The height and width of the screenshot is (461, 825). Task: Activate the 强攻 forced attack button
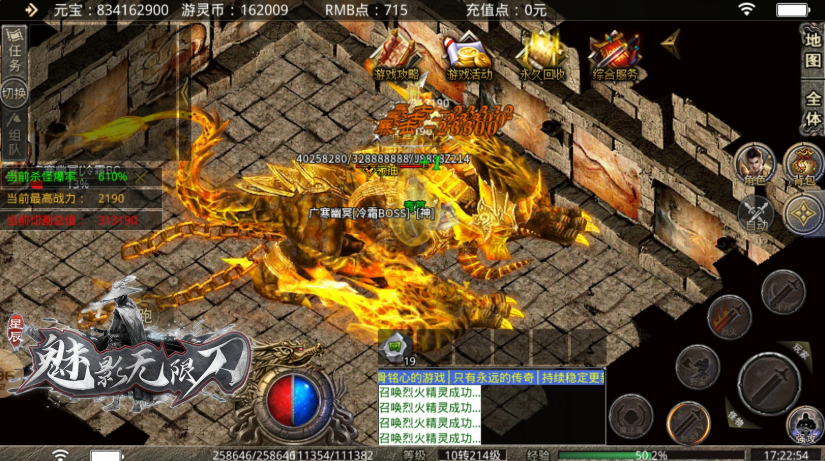tap(803, 423)
